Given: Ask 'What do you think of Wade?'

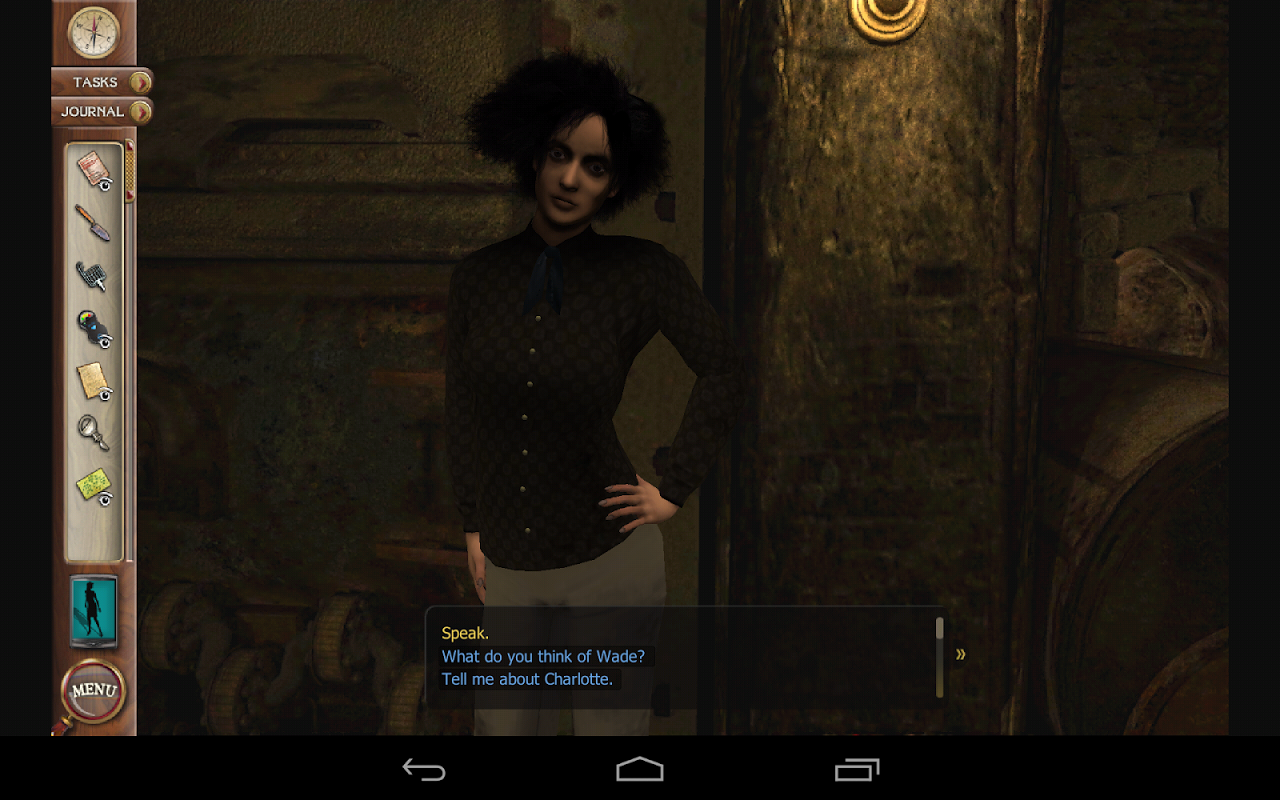Looking at the screenshot, I should (545, 656).
